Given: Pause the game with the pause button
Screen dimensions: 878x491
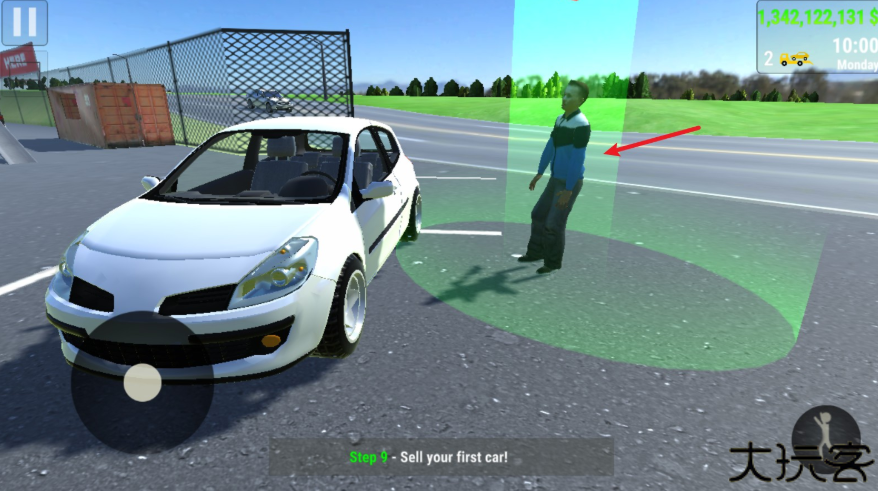Looking at the screenshot, I should pyautogui.click(x=24, y=22).
